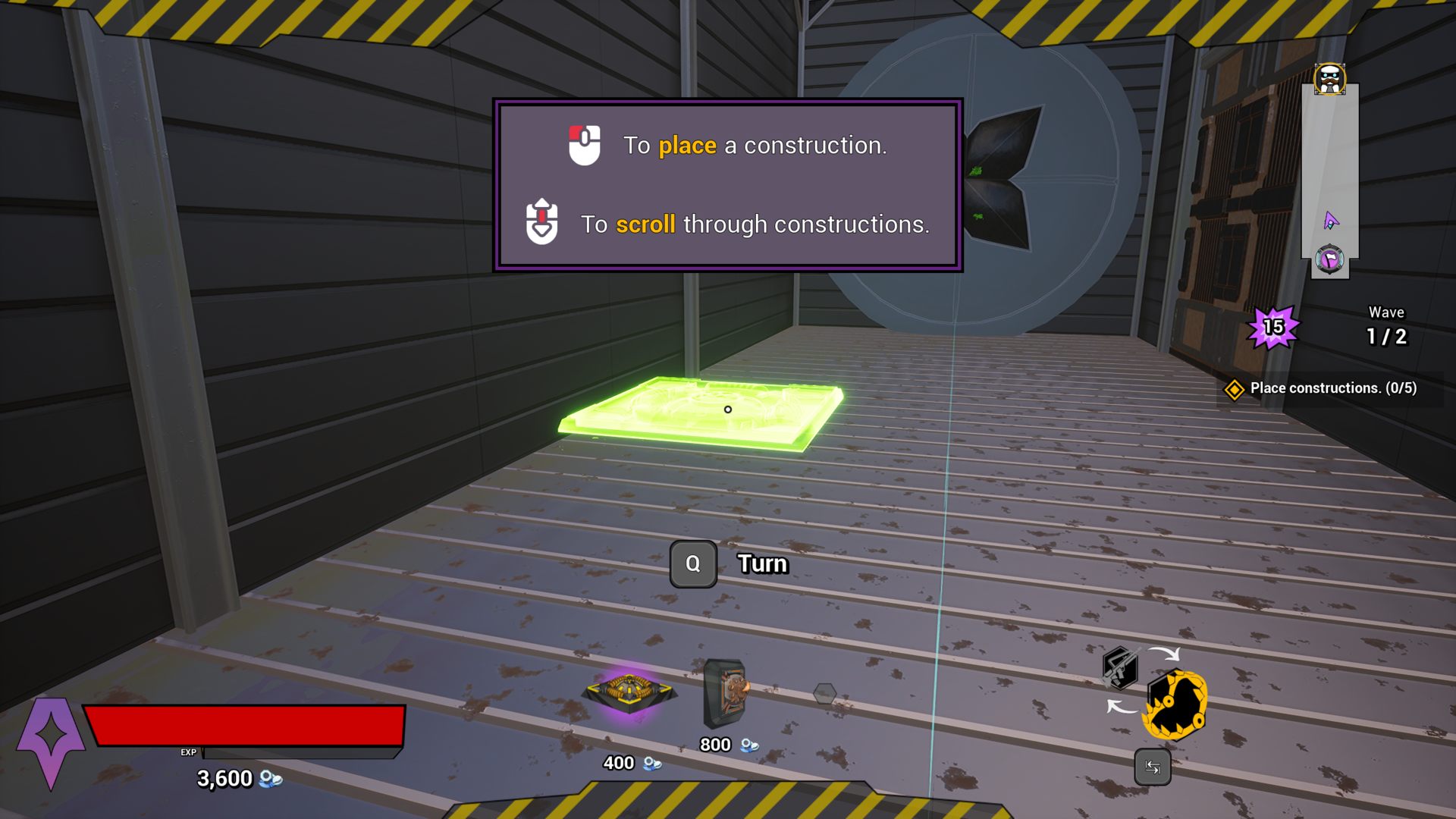
Task: Select the empty hexagon construction slot
Action: click(824, 693)
